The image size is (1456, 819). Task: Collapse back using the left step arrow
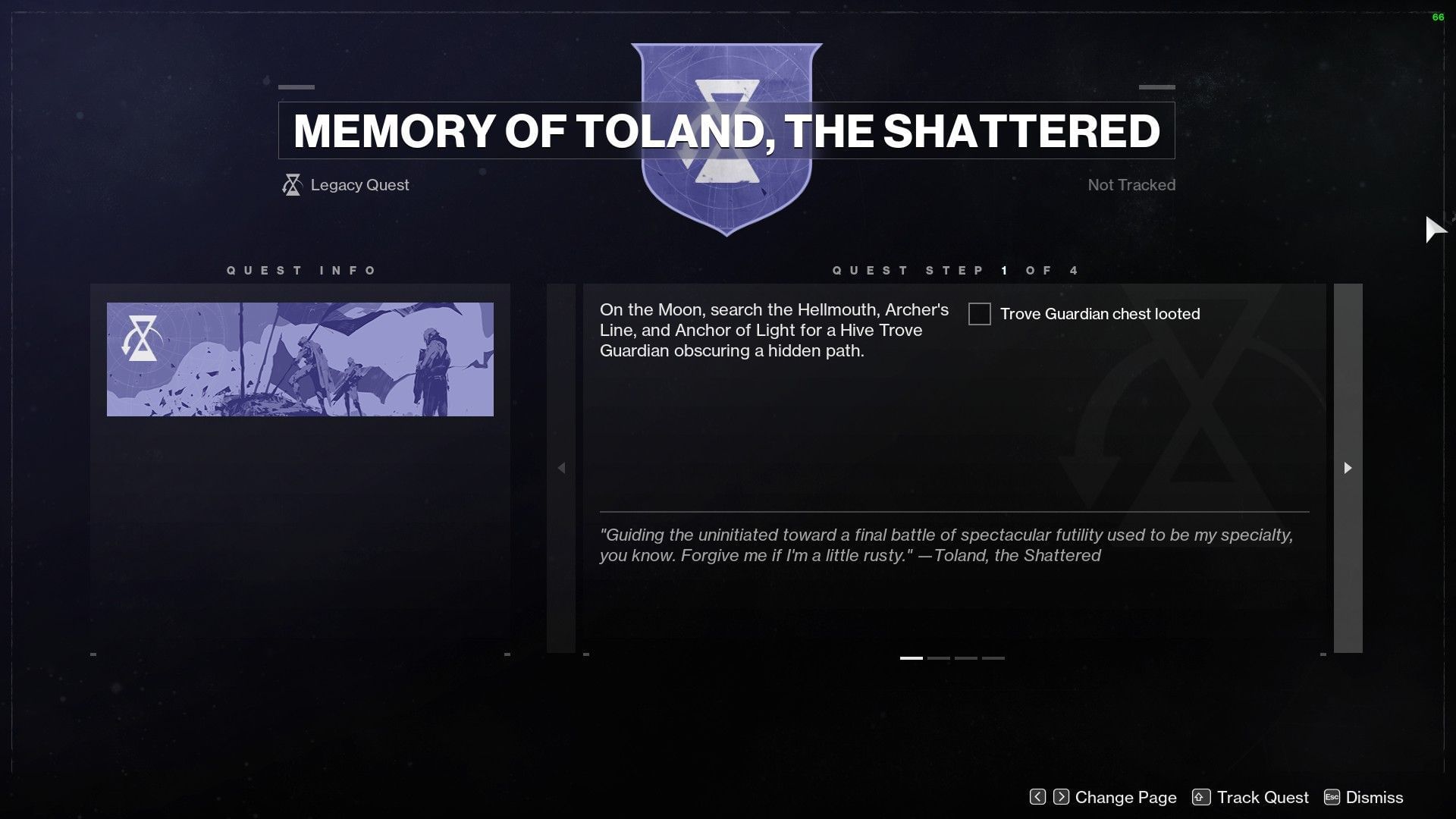tap(562, 468)
